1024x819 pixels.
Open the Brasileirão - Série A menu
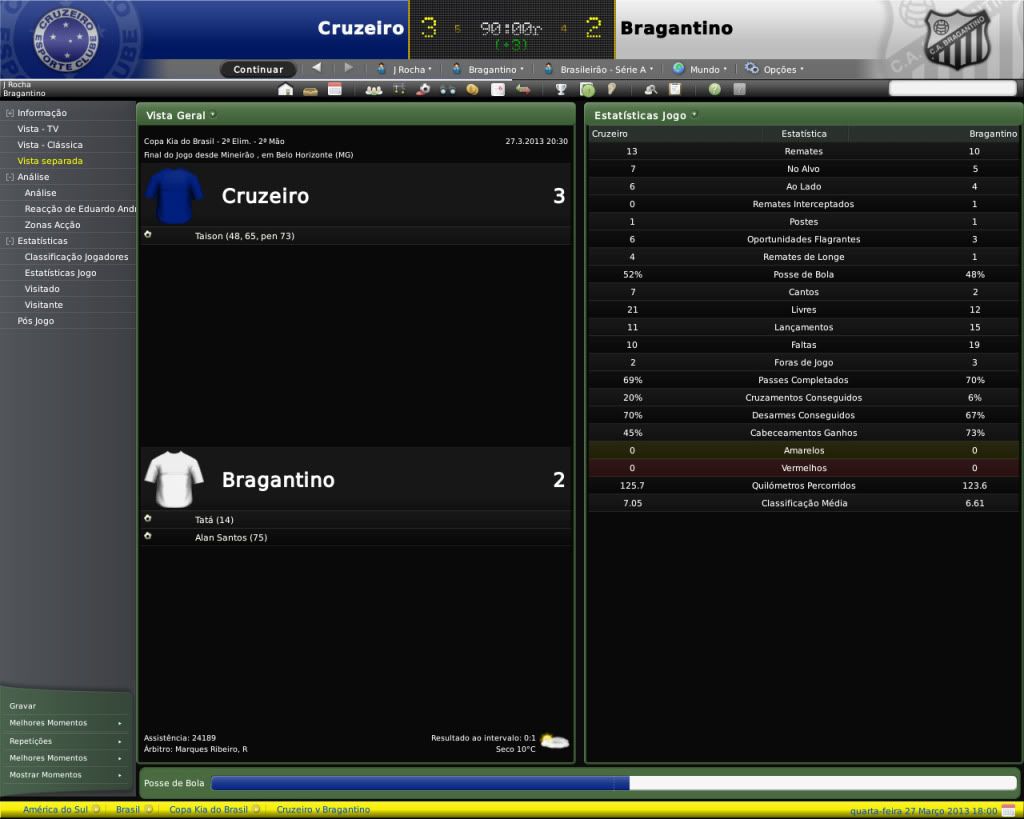click(597, 69)
